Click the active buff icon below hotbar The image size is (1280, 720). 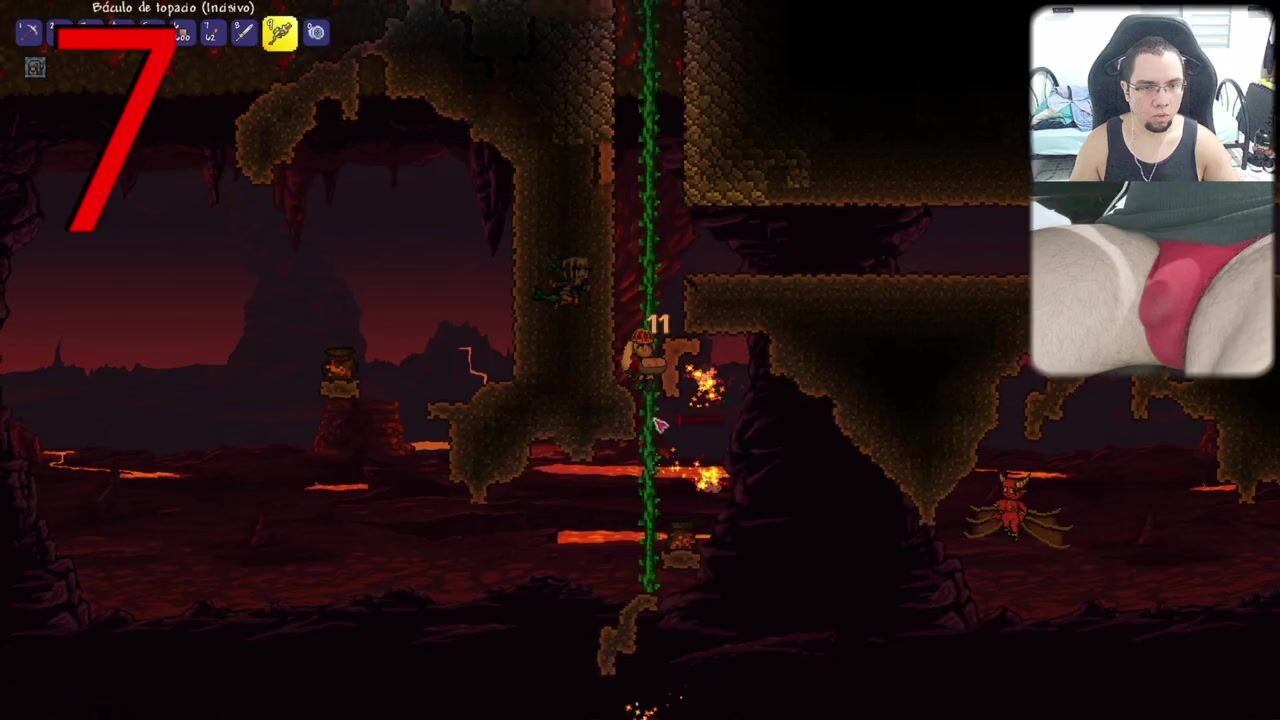click(35, 68)
